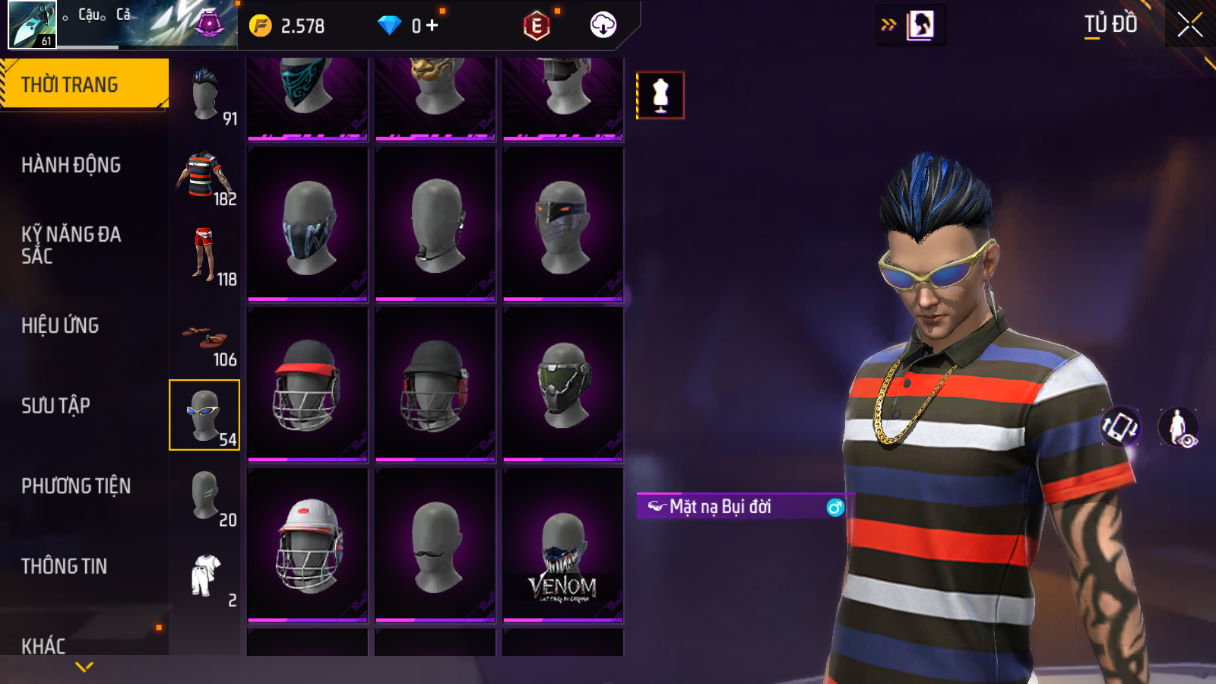Select the hairstyle category with 91 items
1216x684 pixels.
point(205,95)
